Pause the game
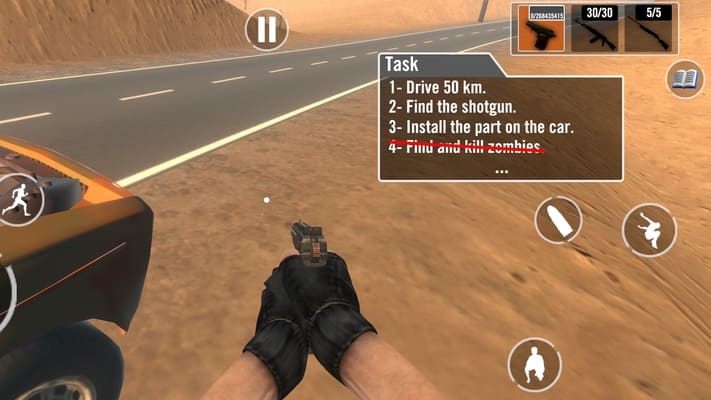Image resolution: width=711 pixels, height=400 pixels. click(266, 30)
